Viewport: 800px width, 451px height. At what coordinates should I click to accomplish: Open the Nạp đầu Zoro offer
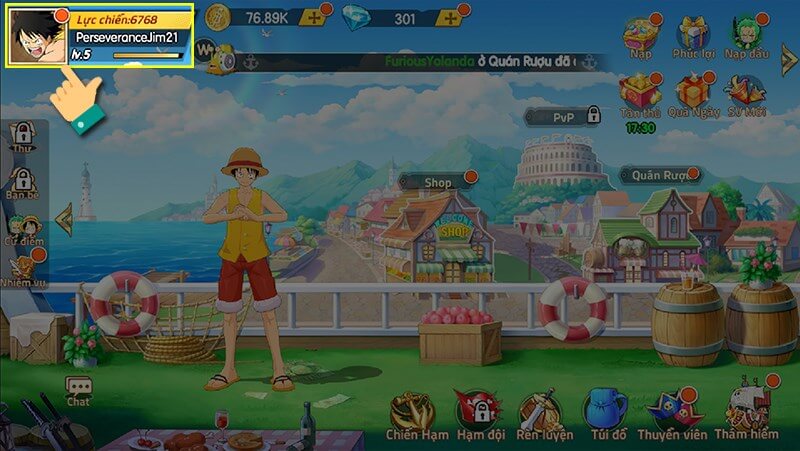point(746,34)
